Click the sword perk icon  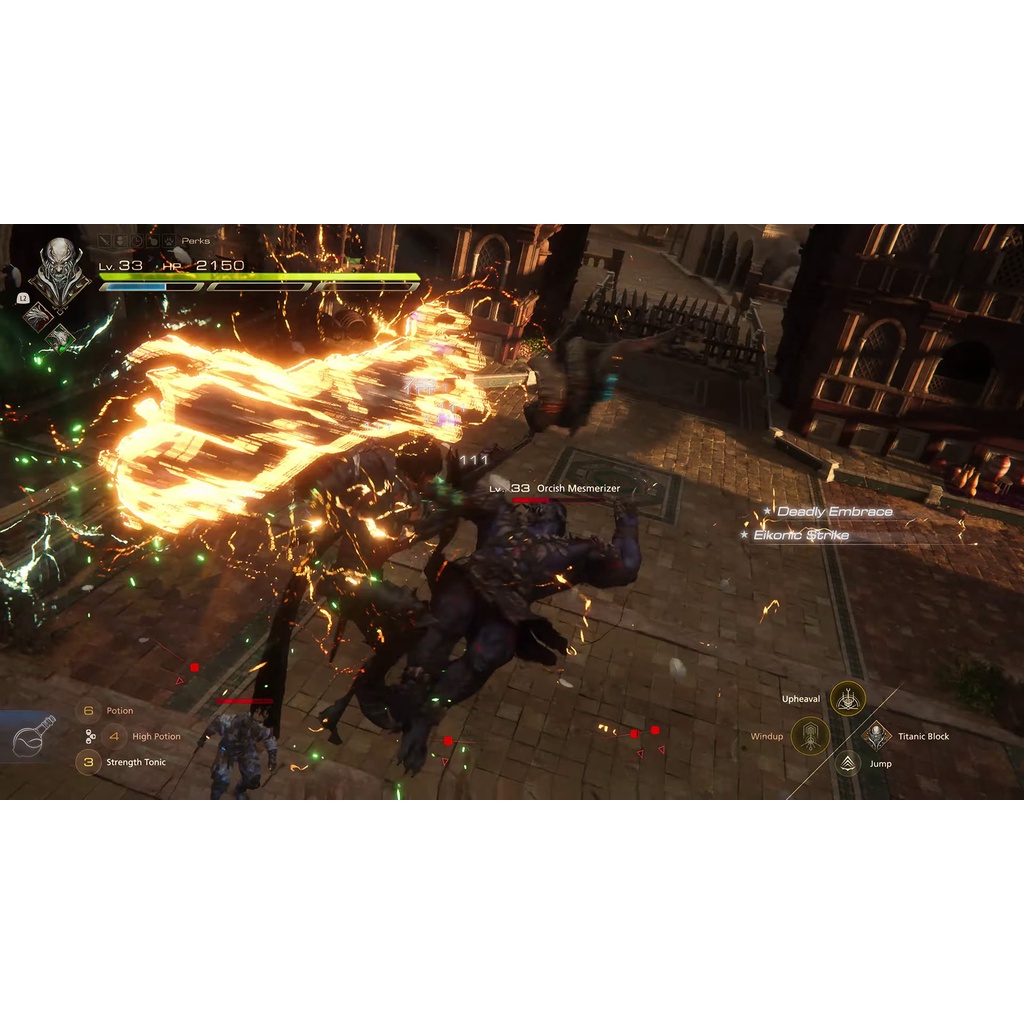click(x=104, y=241)
